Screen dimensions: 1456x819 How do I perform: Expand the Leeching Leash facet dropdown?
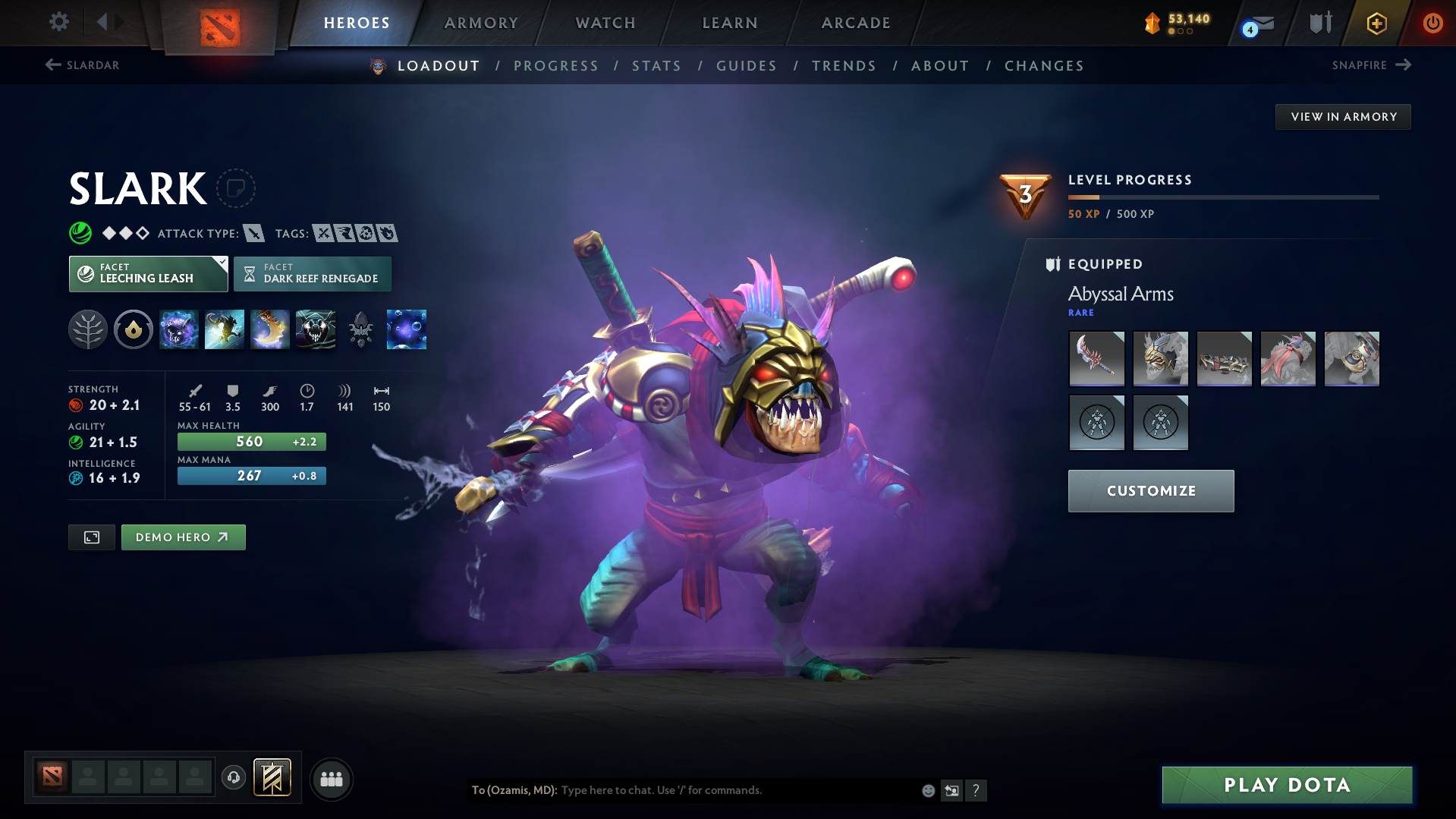tap(221, 263)
